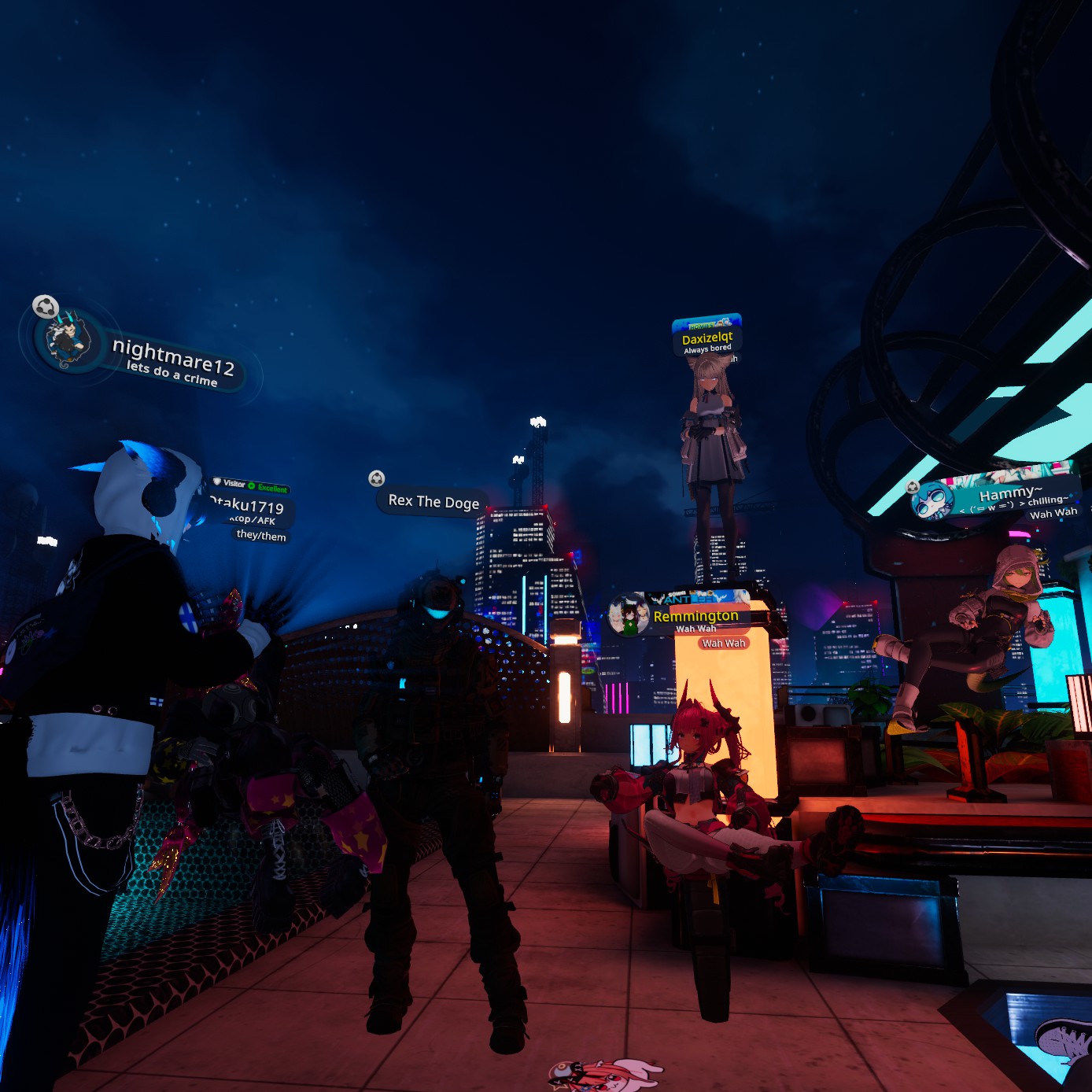This screenshot has width=1092, height=1092.
Task: Click Hammy~'s blue profile icon
Action: pyautogui.click(x=935, y=501)
